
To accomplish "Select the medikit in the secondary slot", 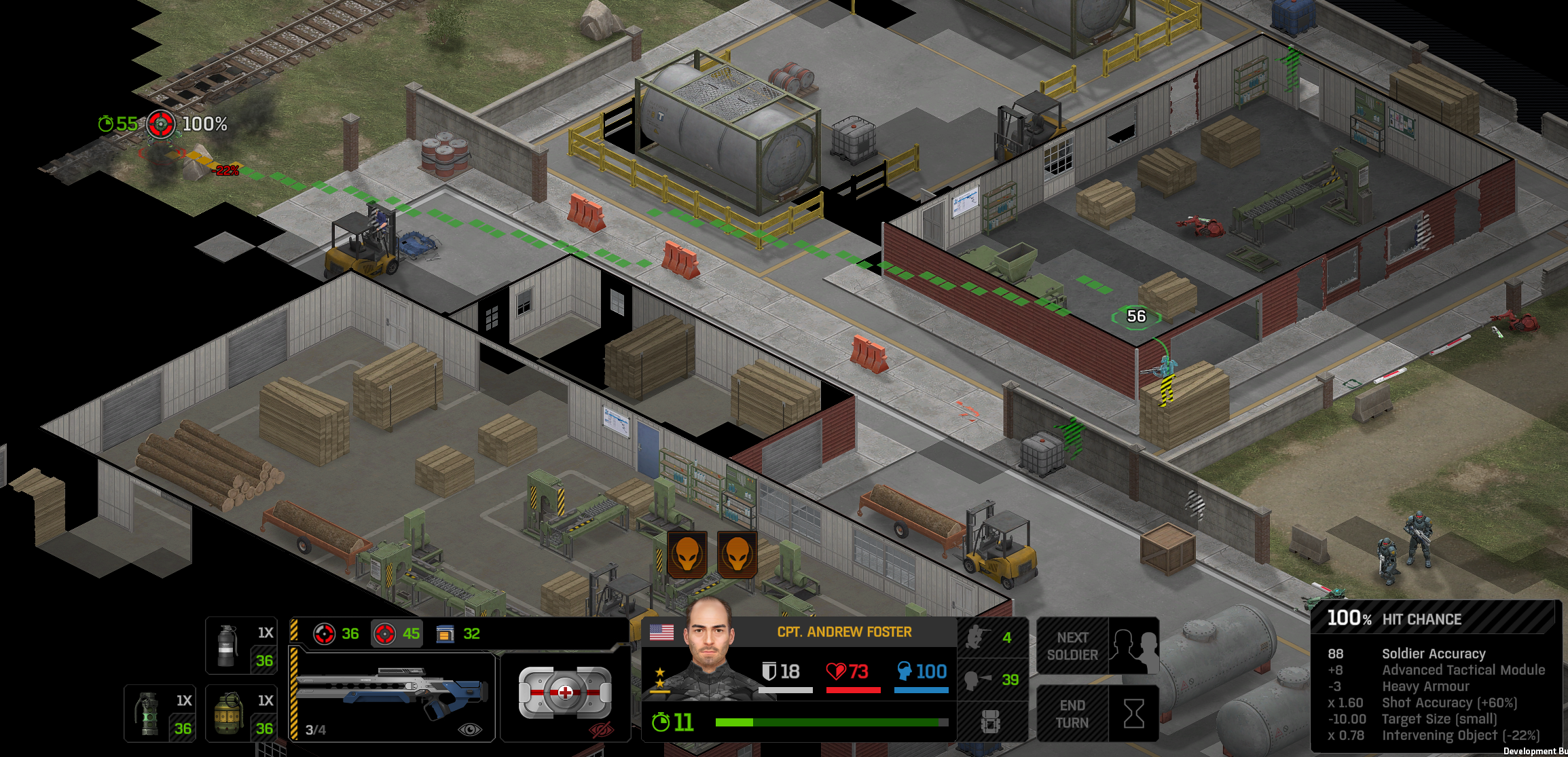I will [564, 693].
